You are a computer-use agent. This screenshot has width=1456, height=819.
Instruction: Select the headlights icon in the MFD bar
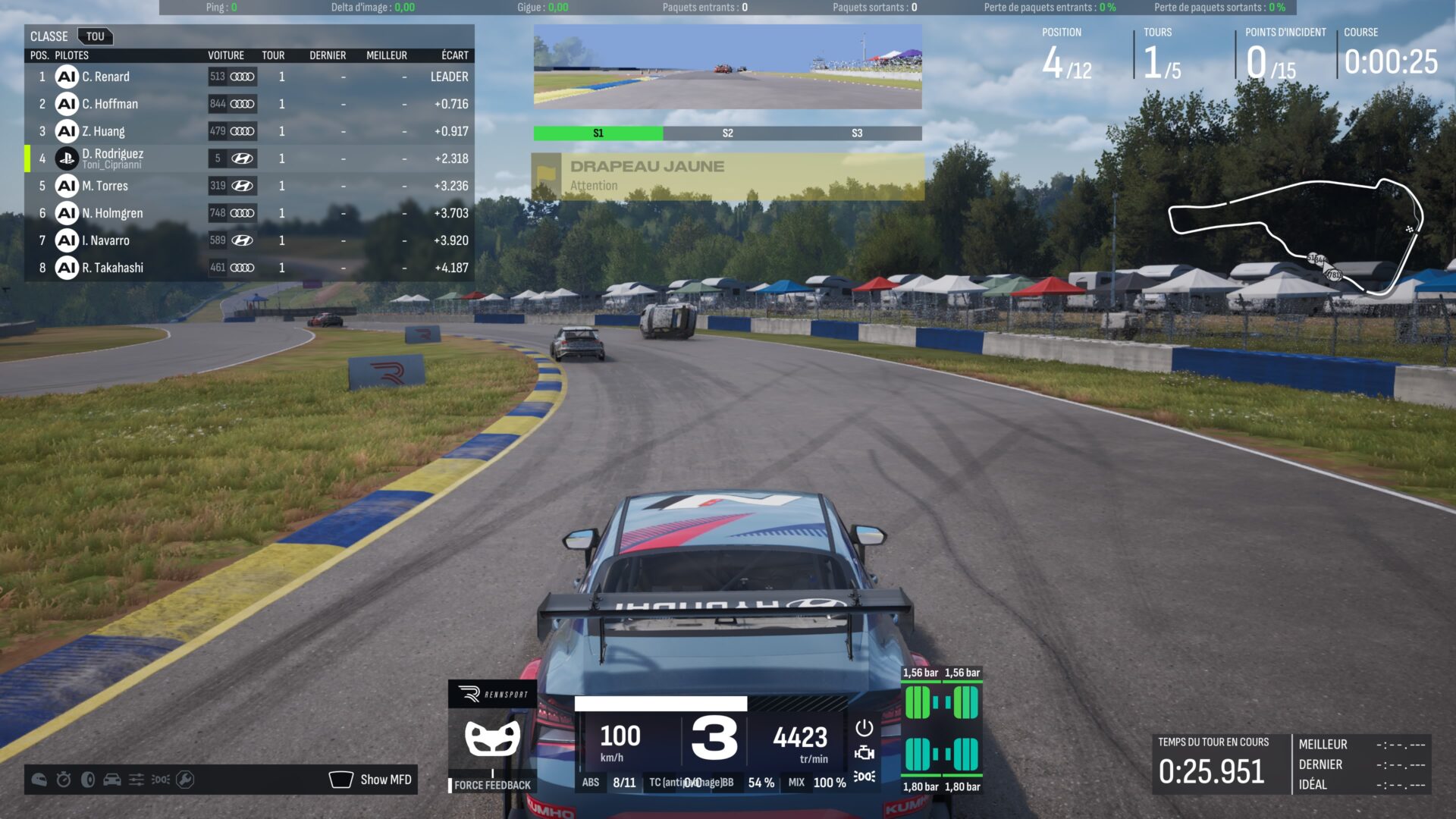pyautogui.click(x=161, y=780)
